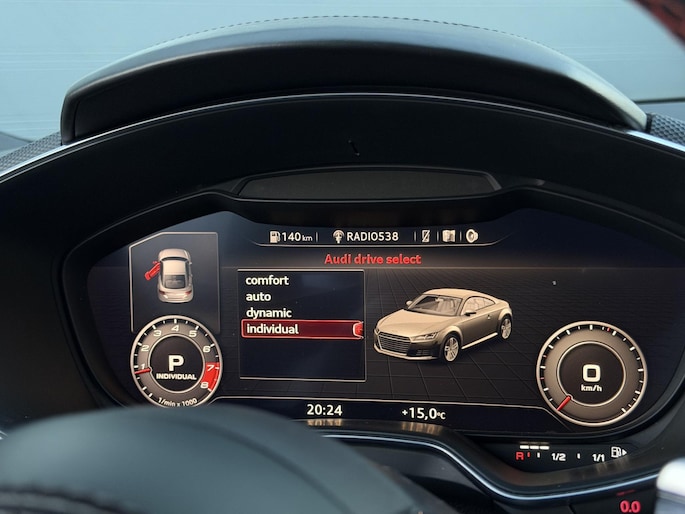Choose the auto drive mode
This screenshot has height=514, width=685.
[259, 296]
